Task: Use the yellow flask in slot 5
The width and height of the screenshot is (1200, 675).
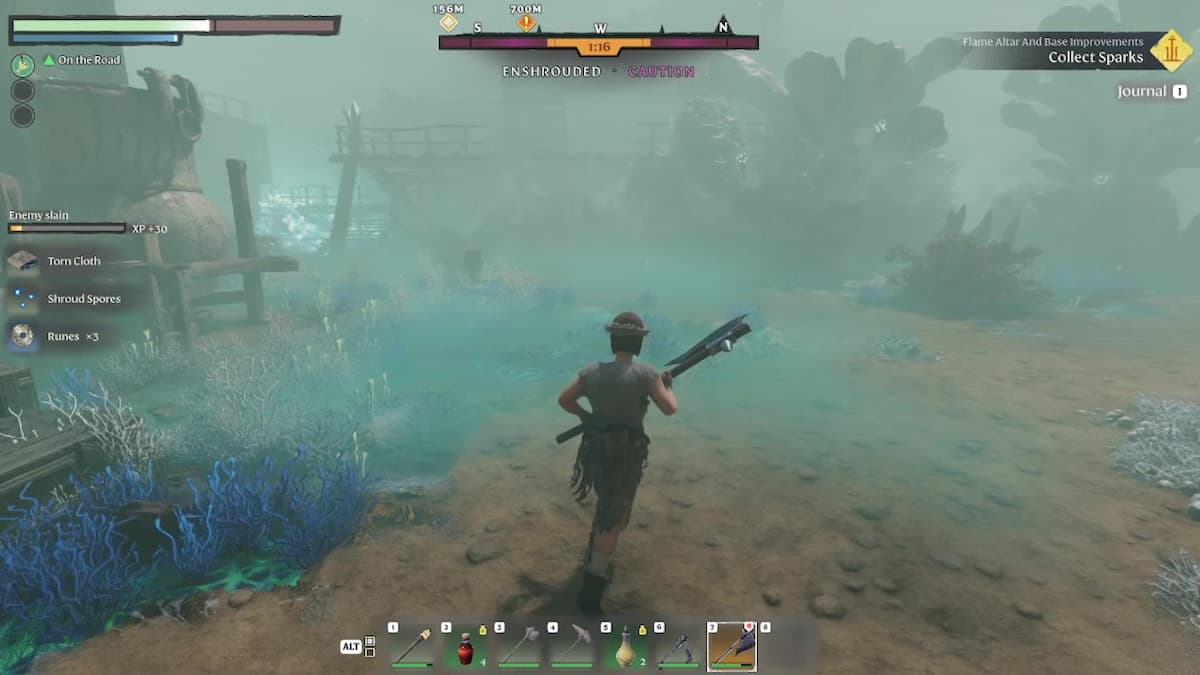Action: [x=627, y=646]
